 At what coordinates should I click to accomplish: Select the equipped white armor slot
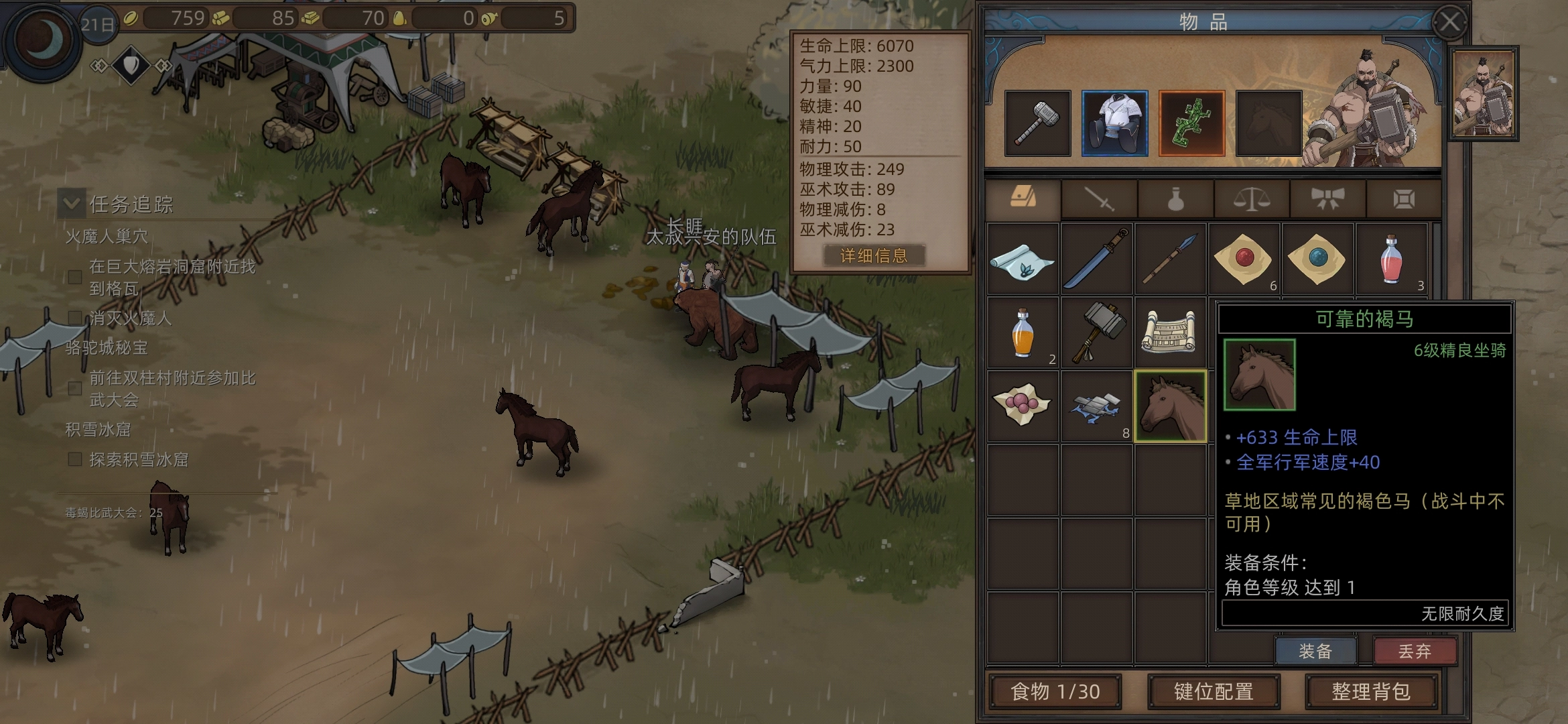(1114, 123)
